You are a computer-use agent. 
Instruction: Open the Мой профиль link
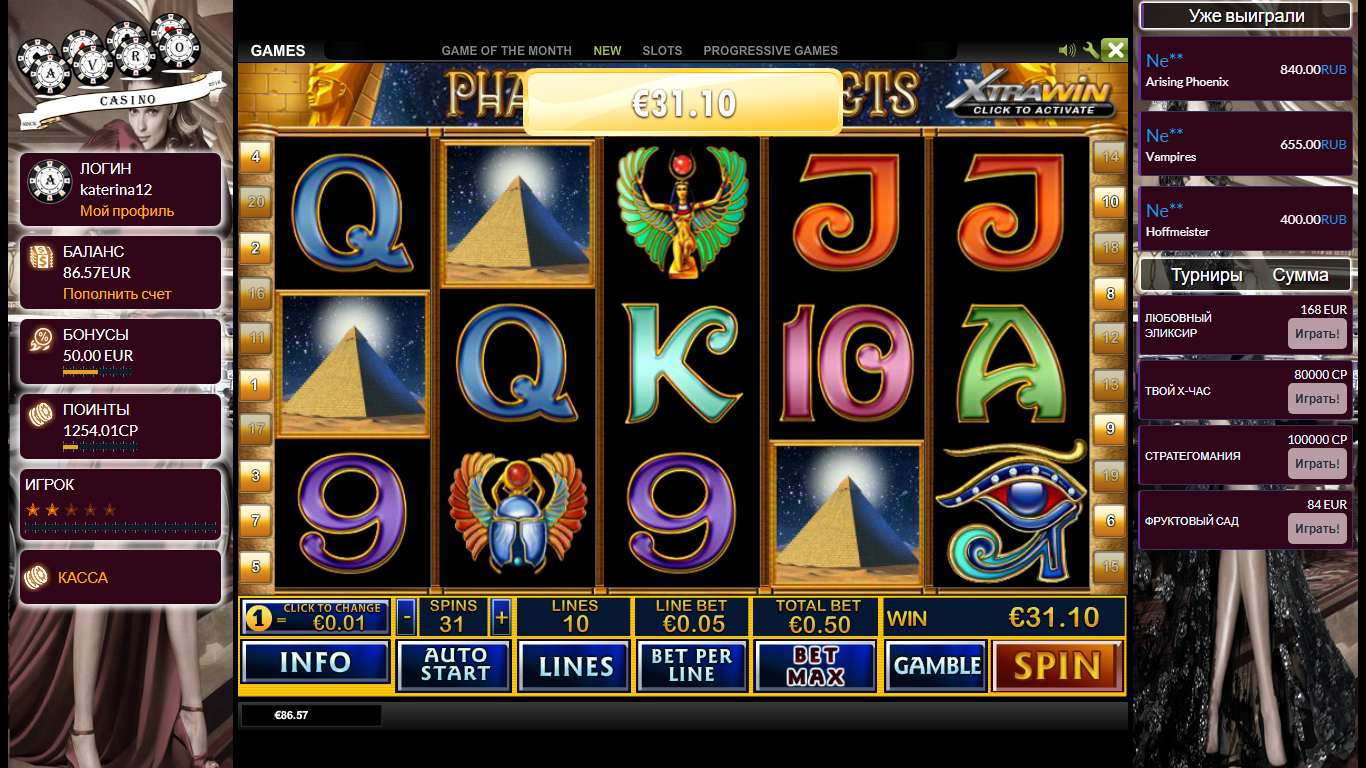coord(127,211)
